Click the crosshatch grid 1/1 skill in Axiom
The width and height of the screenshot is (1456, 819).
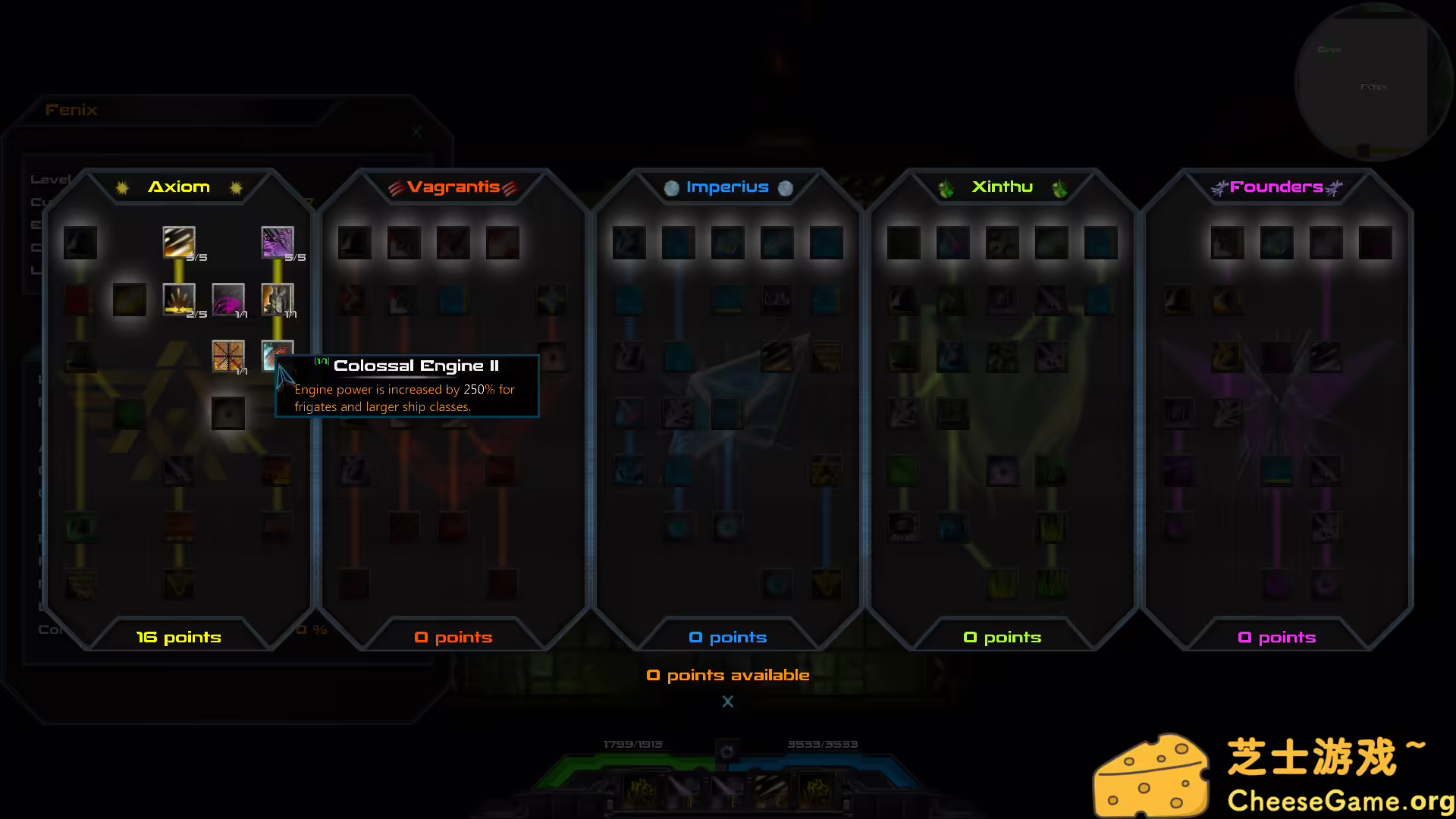pyautogui.click(x=228, y=356)
